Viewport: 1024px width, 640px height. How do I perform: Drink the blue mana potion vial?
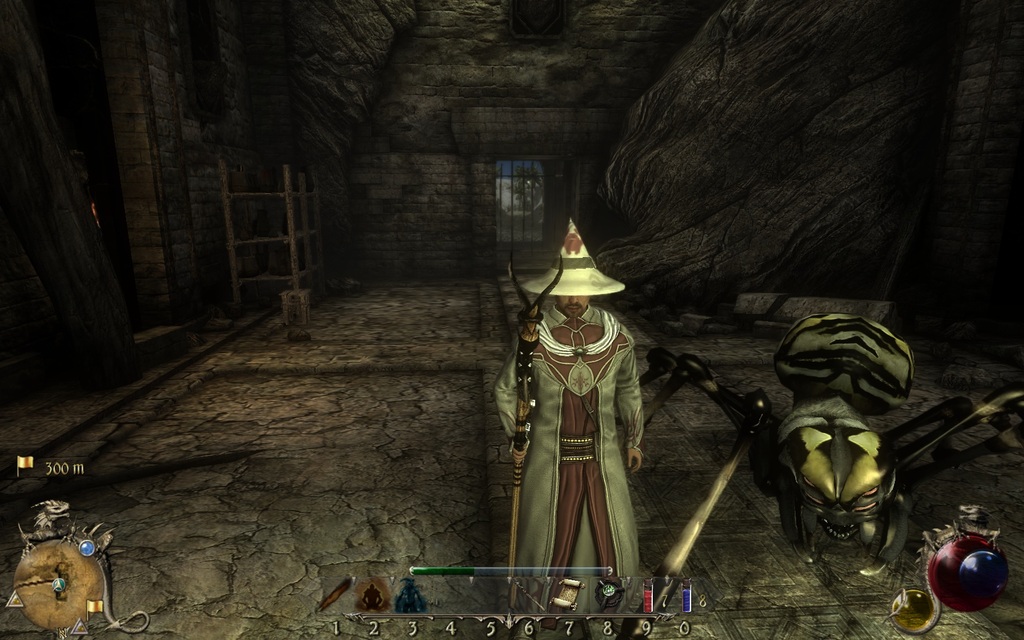[686, 597]
